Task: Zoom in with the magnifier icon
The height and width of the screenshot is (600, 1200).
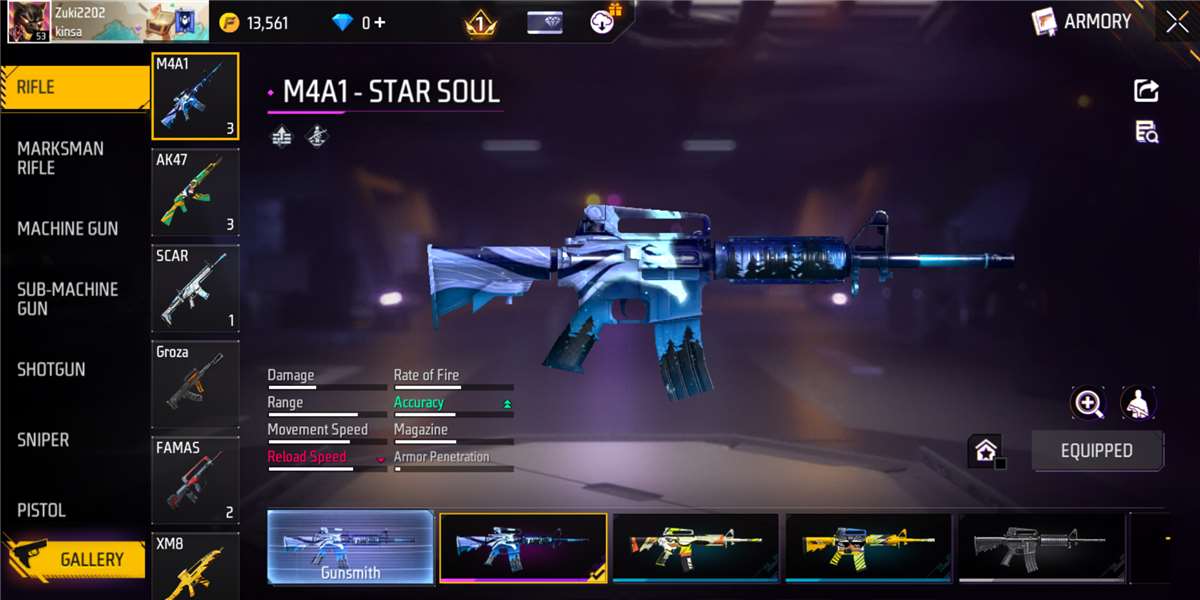Action: 1088,404
